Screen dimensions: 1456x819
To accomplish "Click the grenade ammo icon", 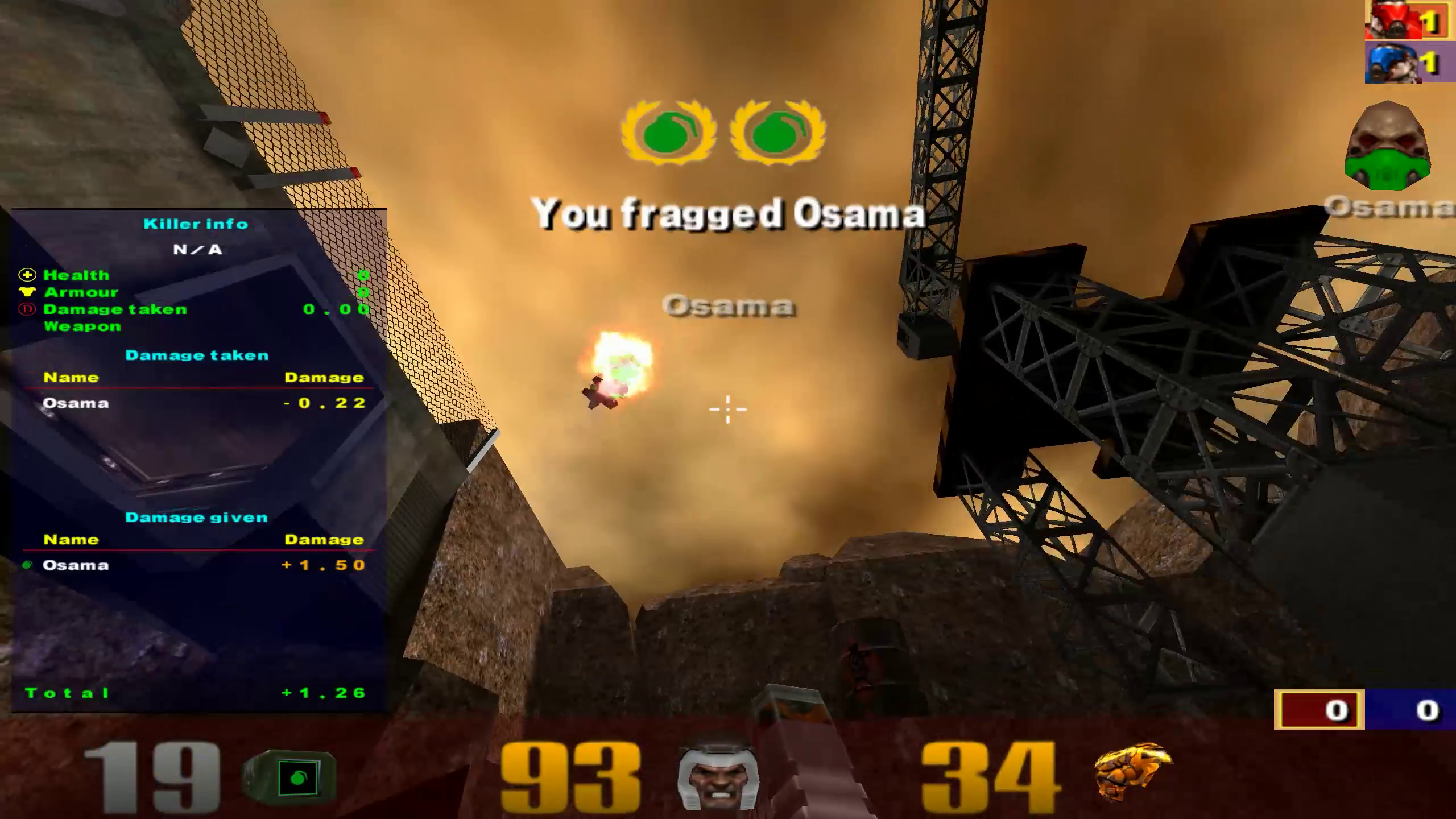I will 290,777.
